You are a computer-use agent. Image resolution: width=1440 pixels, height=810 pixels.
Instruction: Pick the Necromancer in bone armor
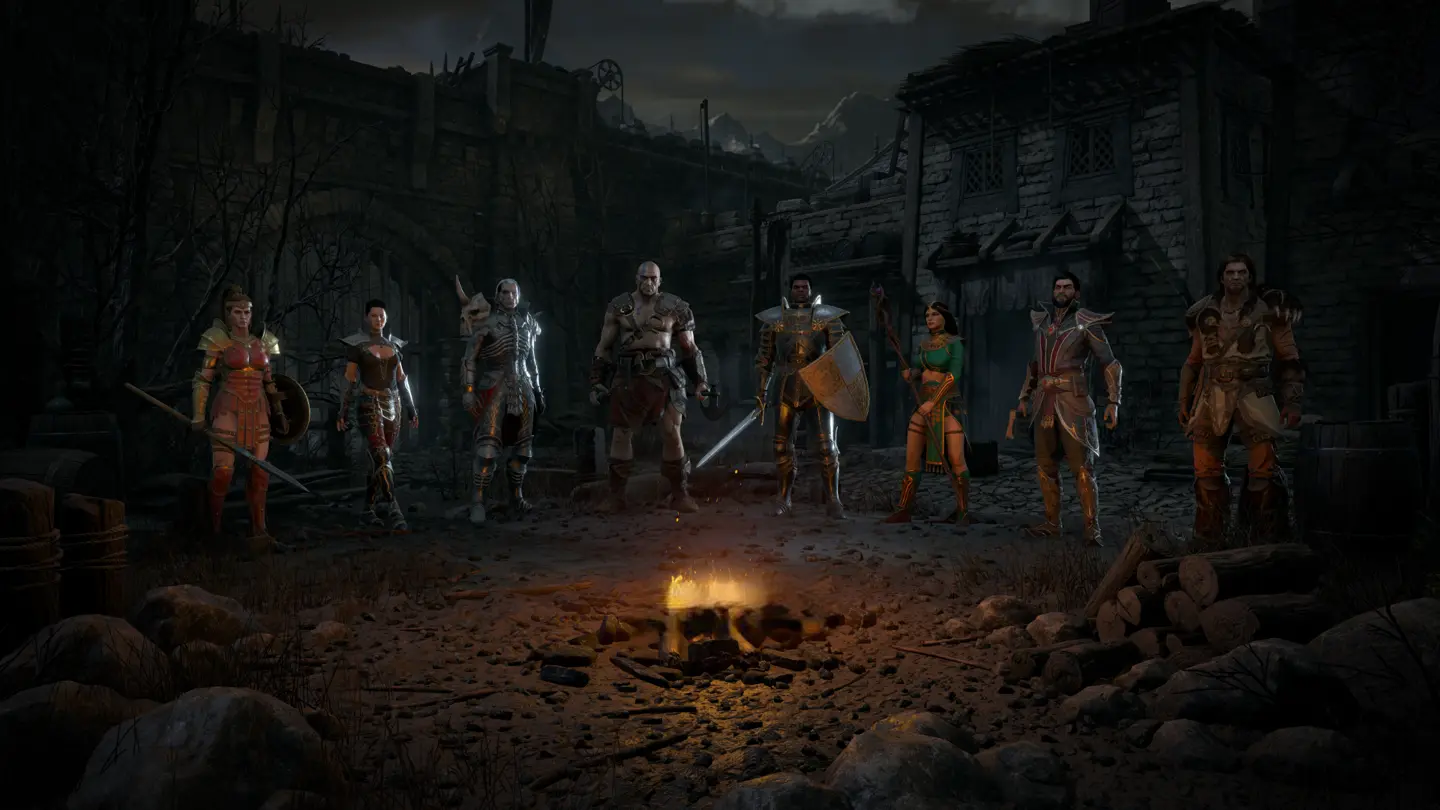pyautogui.click(x=503, y=395)
